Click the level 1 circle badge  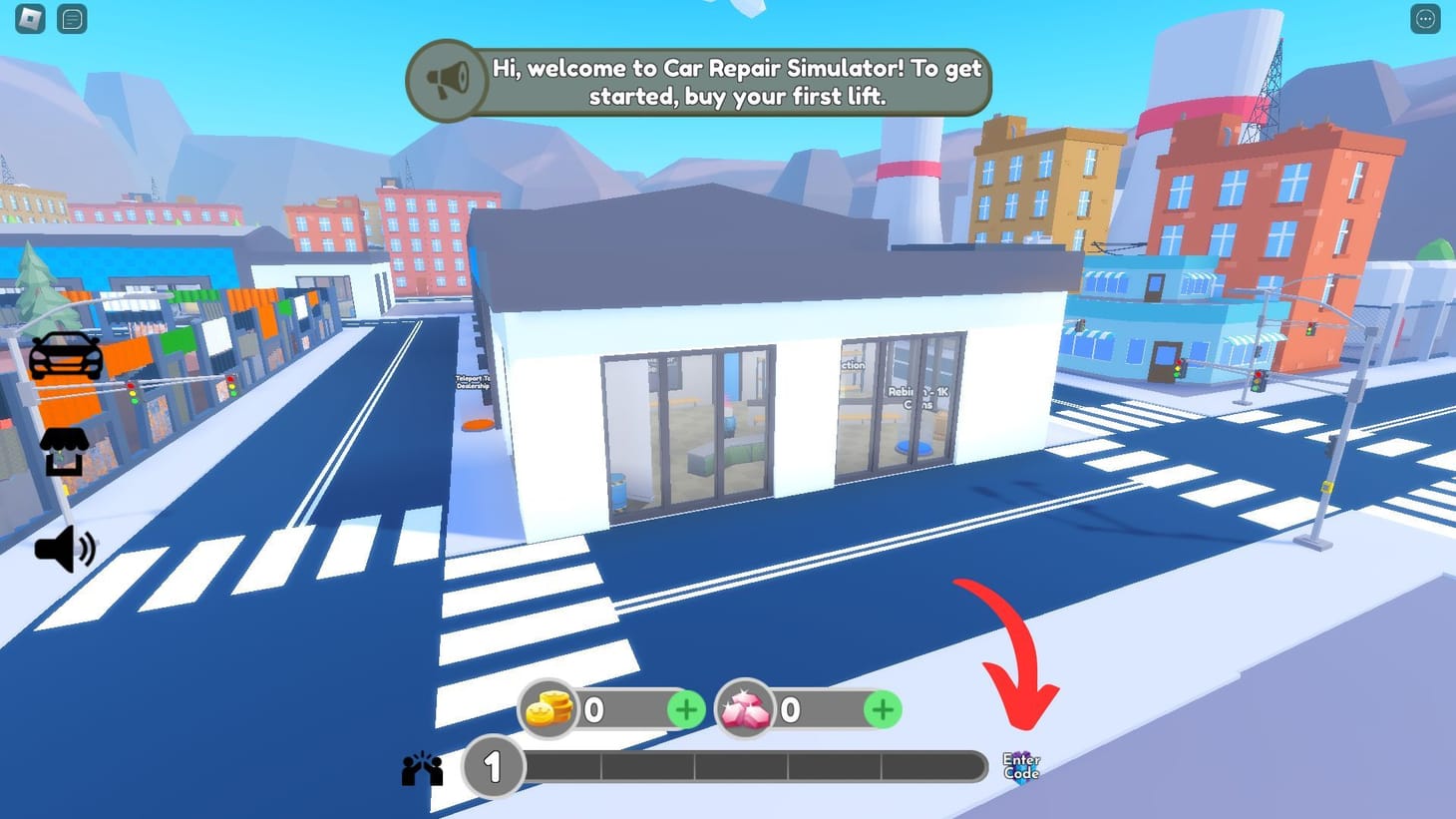coord(494,767)
